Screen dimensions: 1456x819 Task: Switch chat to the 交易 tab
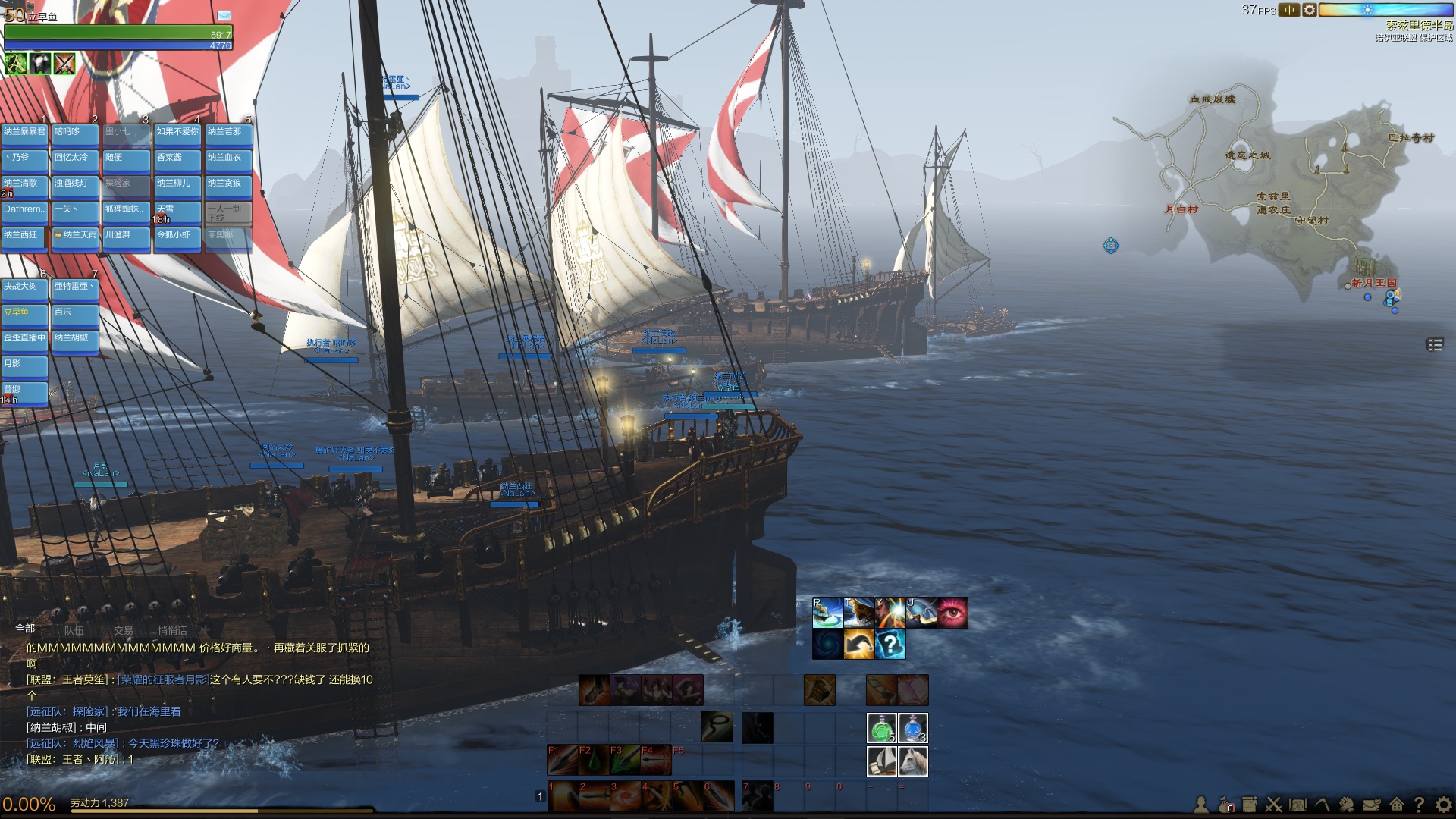(x=123, y=630)
